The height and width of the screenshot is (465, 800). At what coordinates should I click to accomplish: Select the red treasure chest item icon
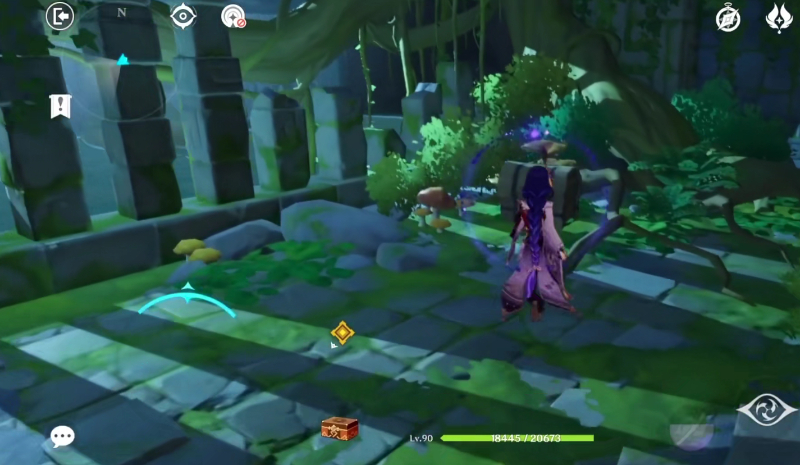(x=340, y=428)
